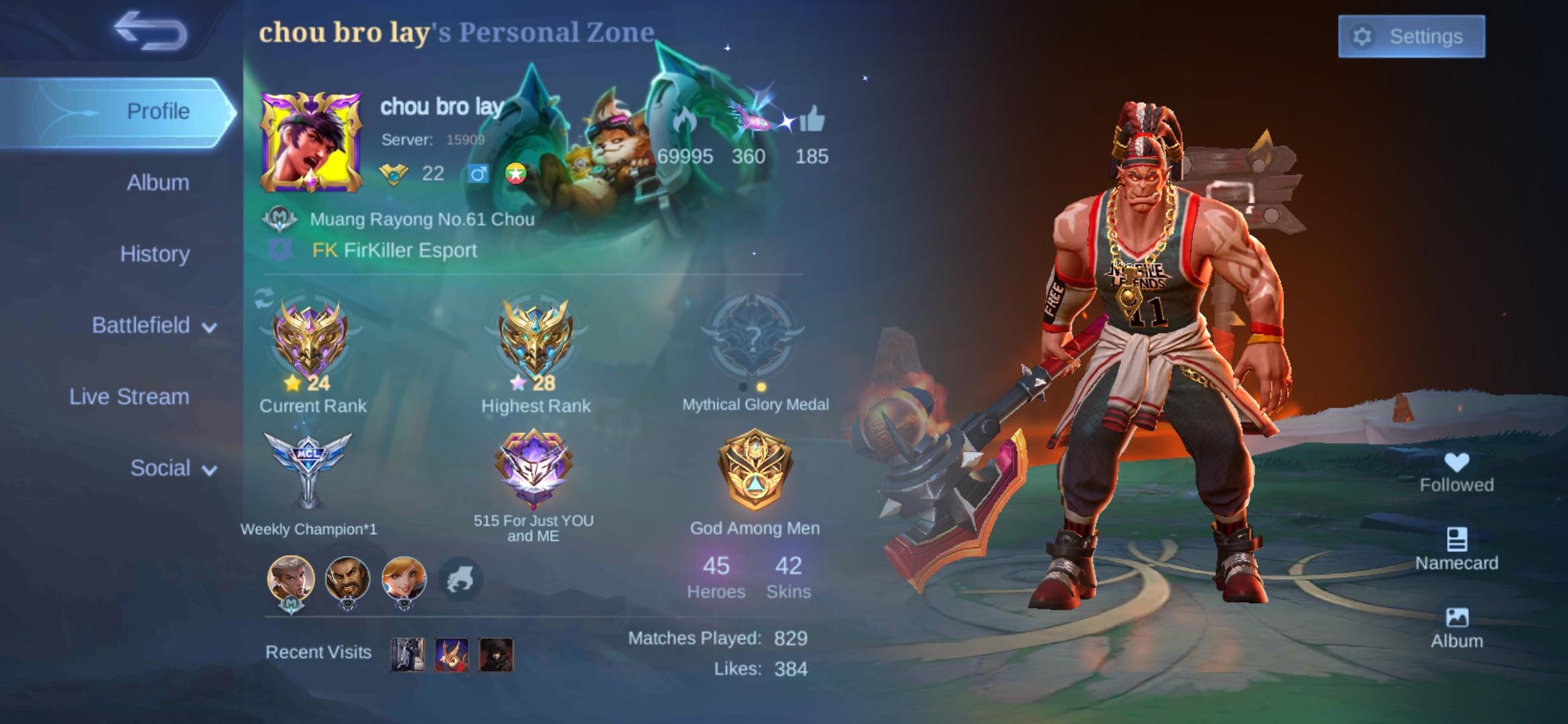The height and width of the screenshot is (724, 1568).
Task: Switch to the sidebar Album tab
Action: 157,182
